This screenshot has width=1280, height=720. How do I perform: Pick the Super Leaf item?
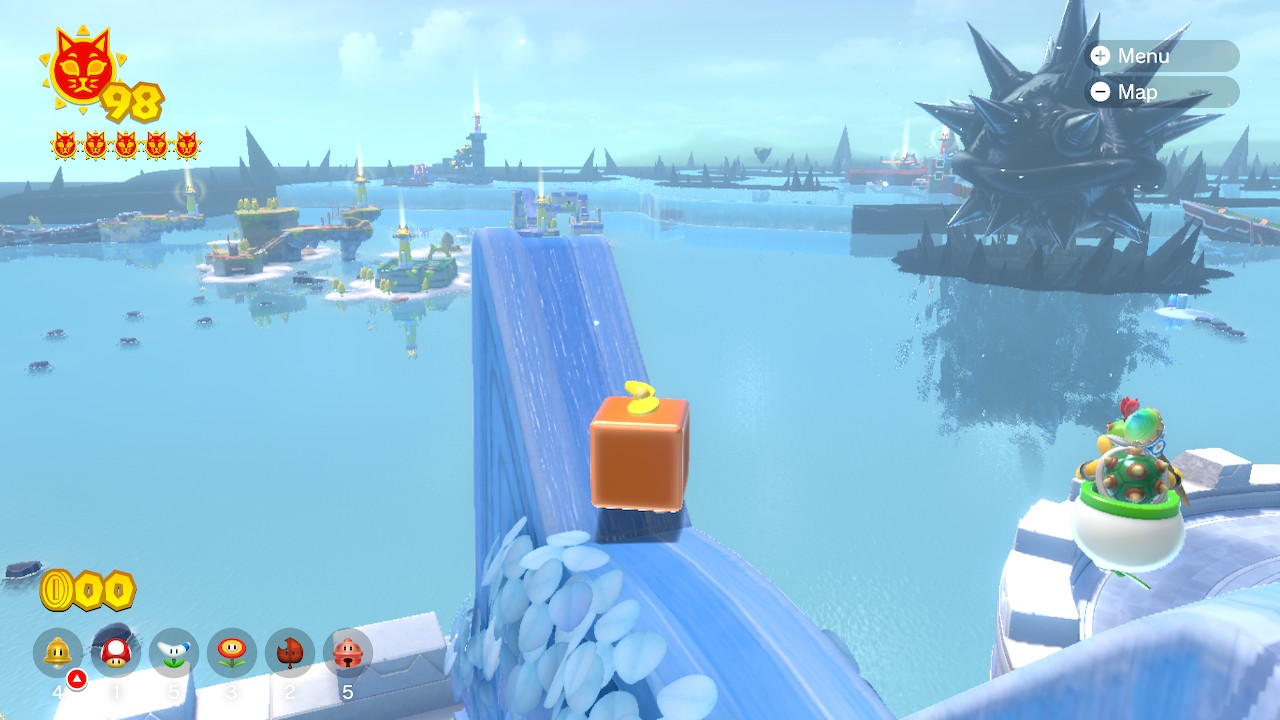[290, 653]
